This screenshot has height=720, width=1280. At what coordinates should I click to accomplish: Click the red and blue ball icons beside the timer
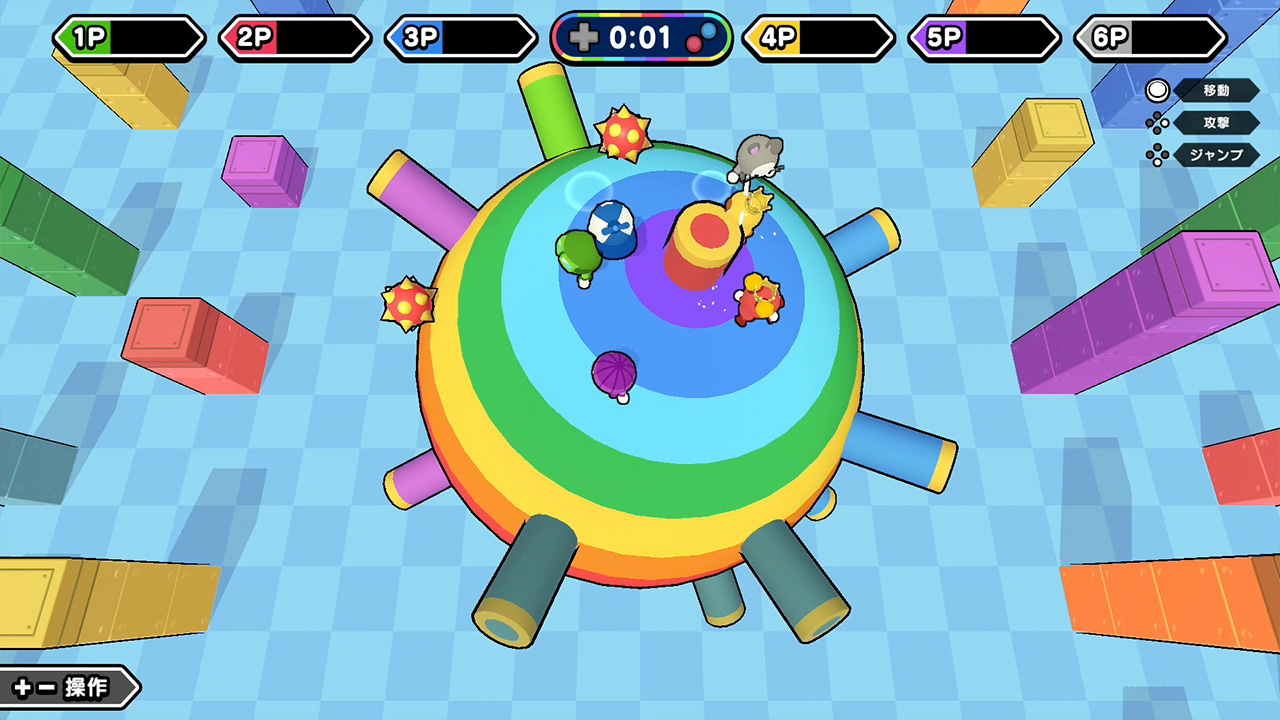tap(703, 37)
